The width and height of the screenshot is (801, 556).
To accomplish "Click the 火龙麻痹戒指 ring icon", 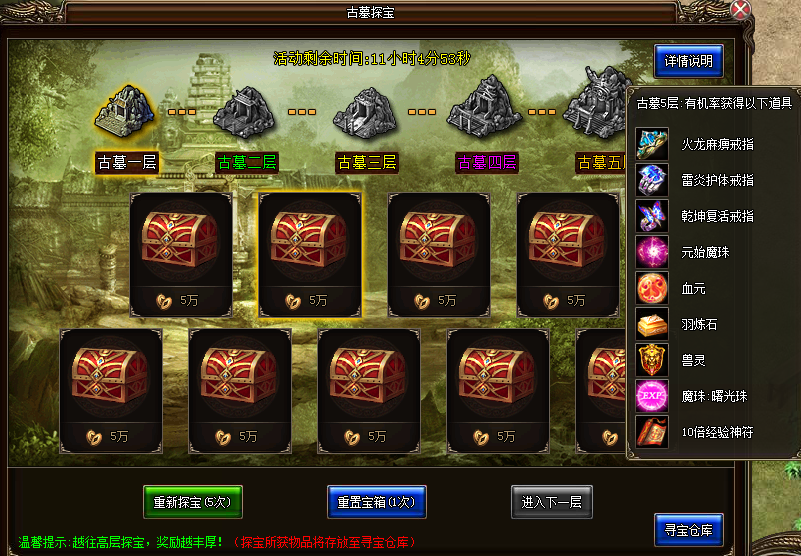I will 652,144.
